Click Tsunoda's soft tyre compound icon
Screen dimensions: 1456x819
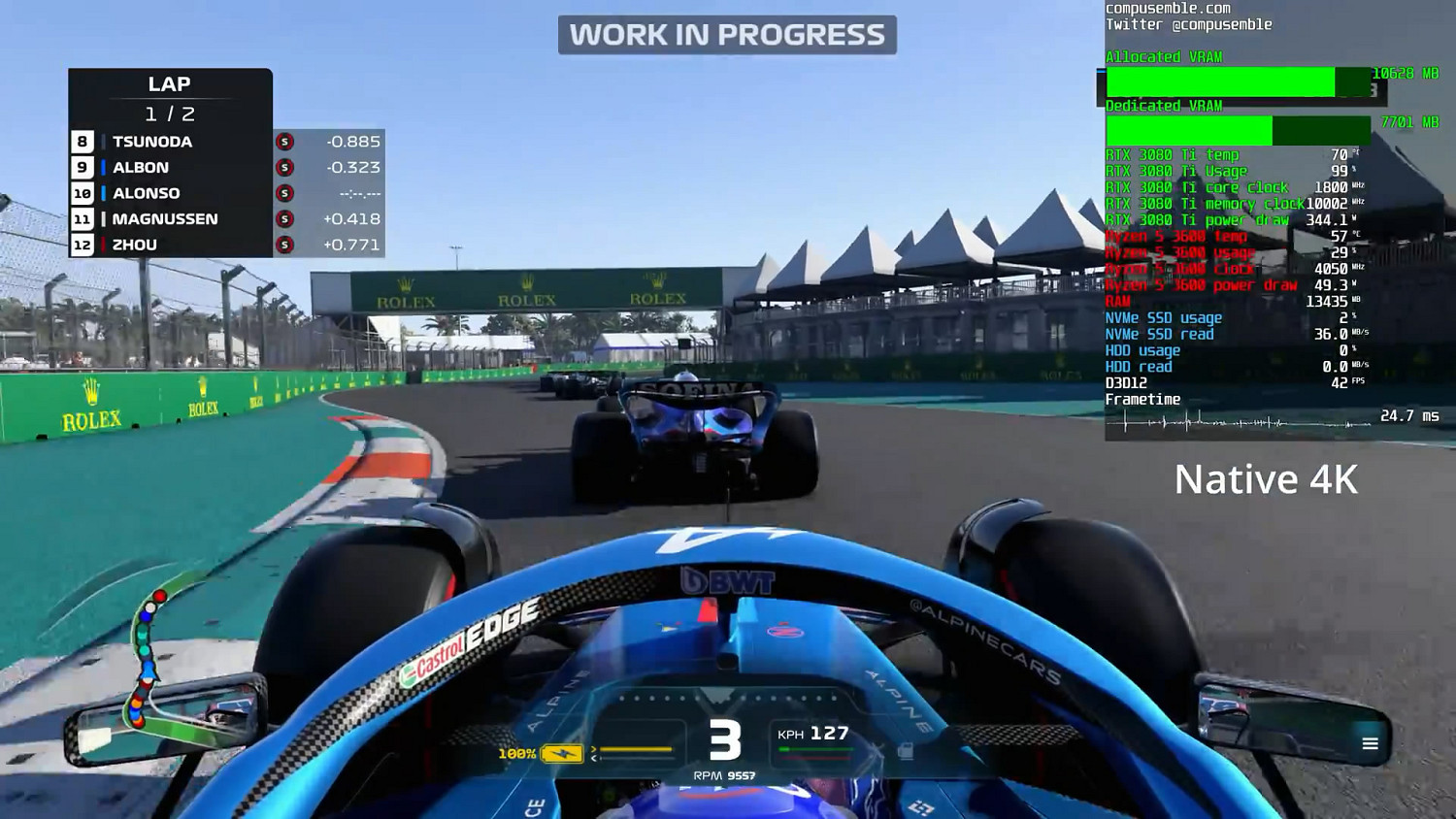point(283,142)
